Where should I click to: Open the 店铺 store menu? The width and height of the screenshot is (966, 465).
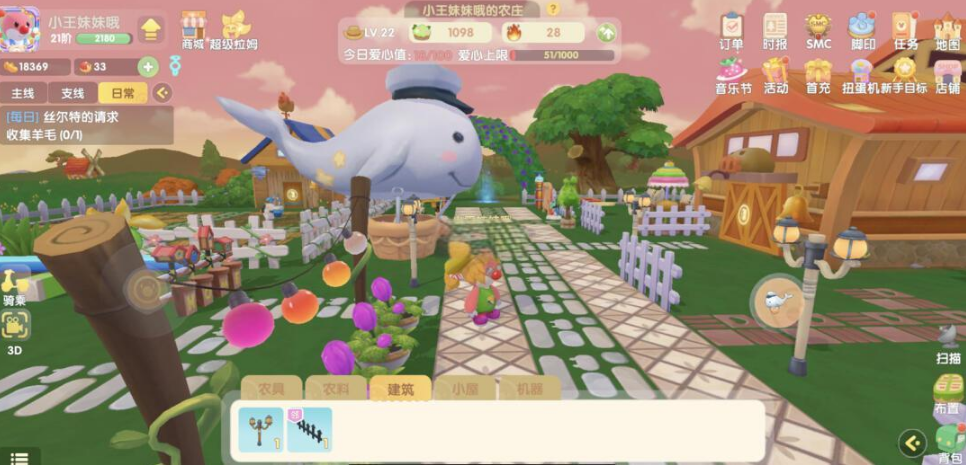(947, 75)
